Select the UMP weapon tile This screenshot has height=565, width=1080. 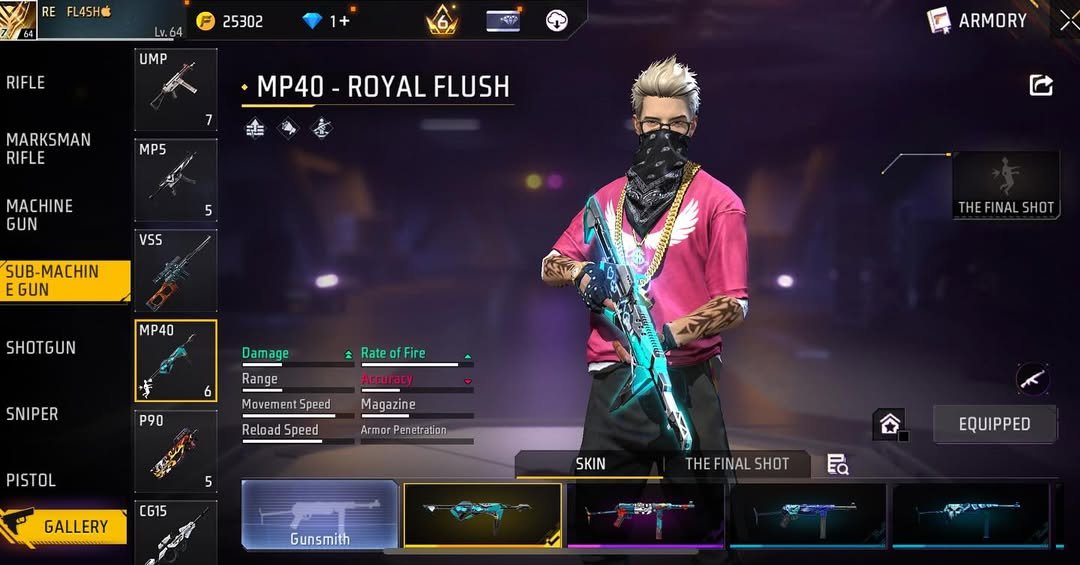tap(176, 90)
